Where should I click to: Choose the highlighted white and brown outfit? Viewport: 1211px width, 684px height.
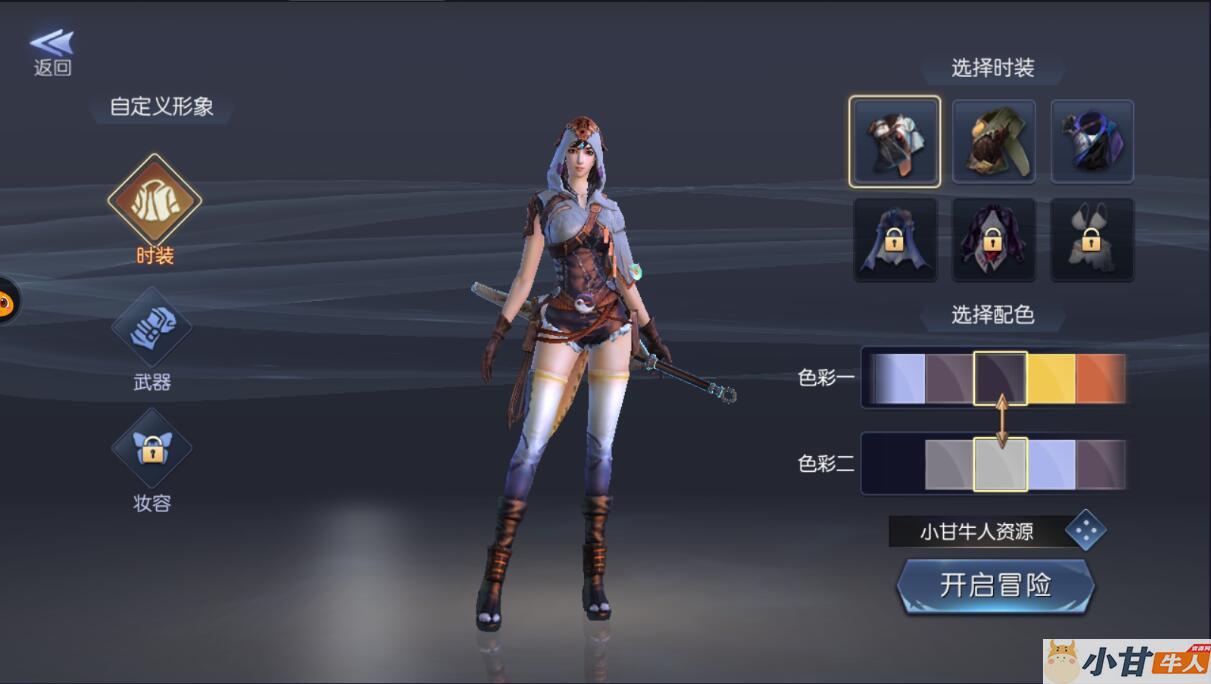coord(895,142)
